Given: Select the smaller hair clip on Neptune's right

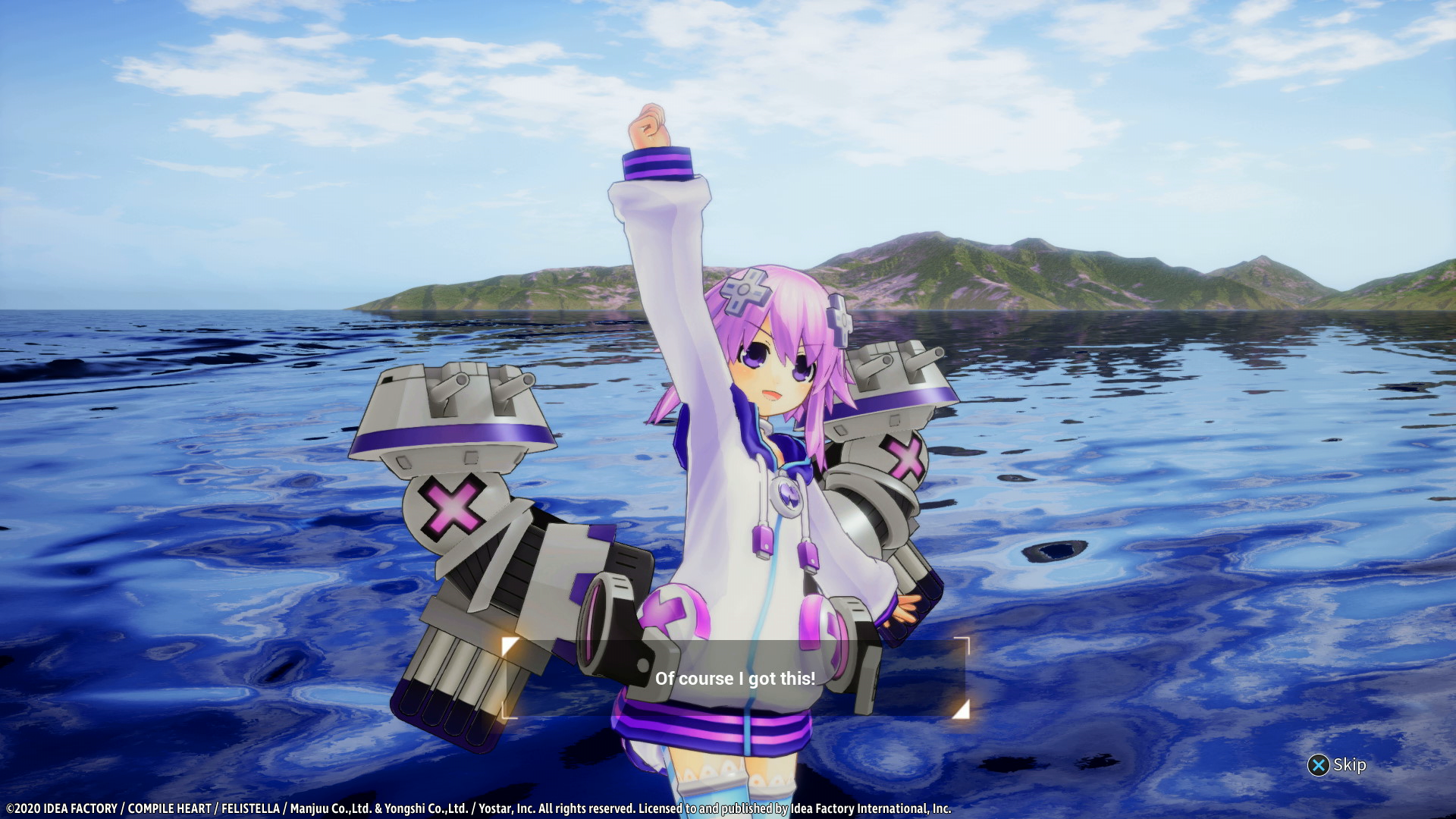Looking at the screenshot, I should click(x=840, y=322).
